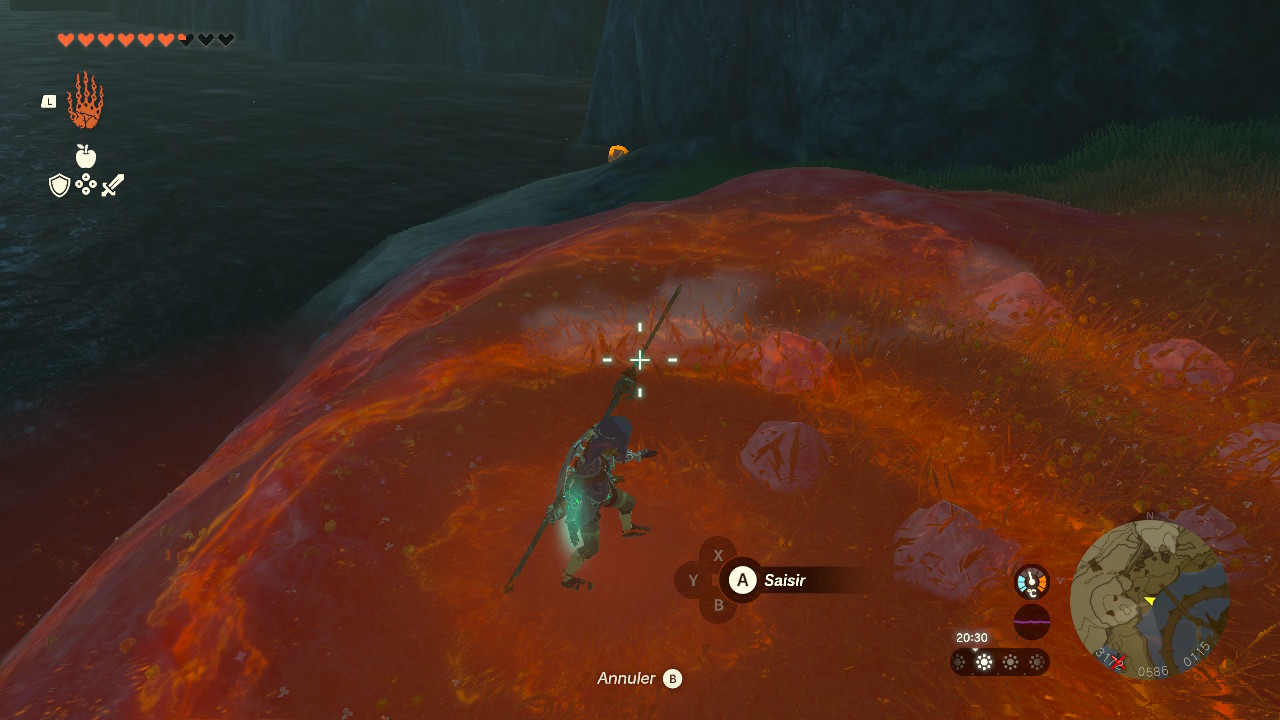This screenshot has height=720, width=1280.
Task: Select the apple item icon
Action: (x=86, y=156)
